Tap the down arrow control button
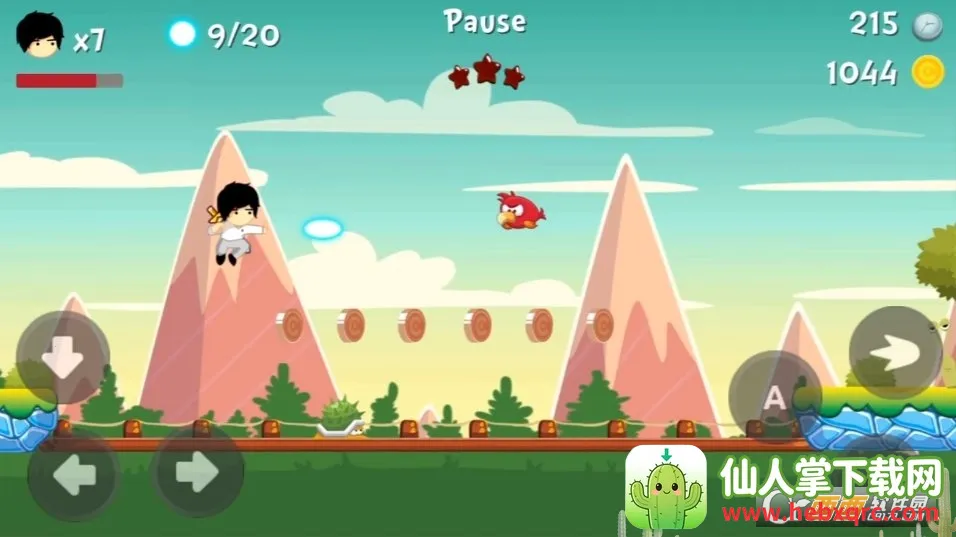Viewport: 956px width, 537px height. coord(63,359)
